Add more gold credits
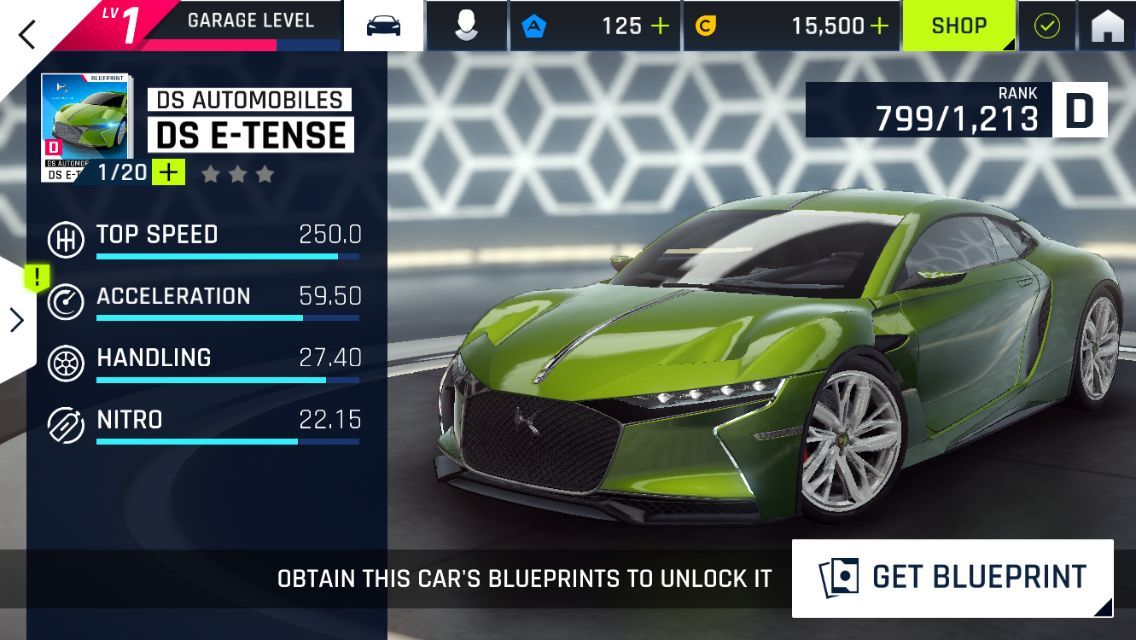This screenshot has width=1136, height=640. (x=878, y=26)
